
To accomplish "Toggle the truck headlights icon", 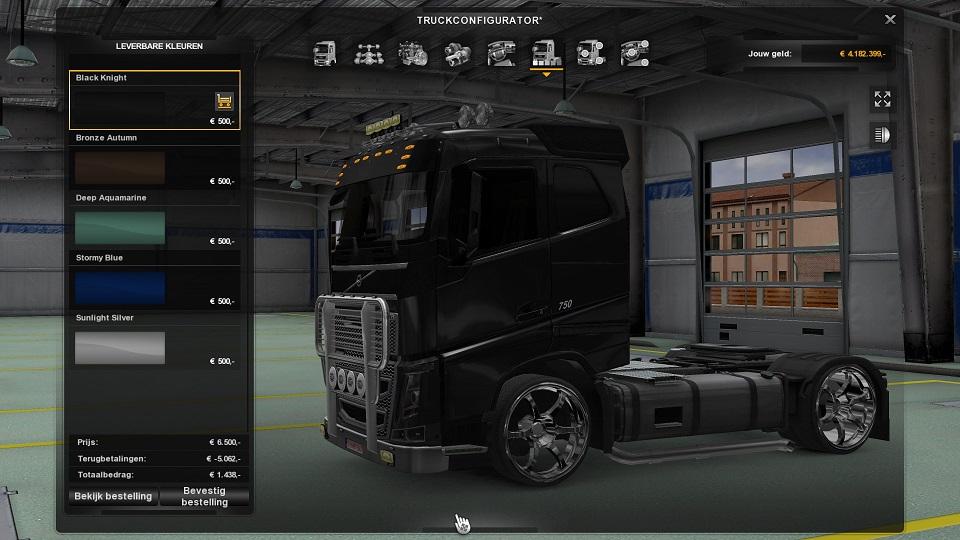I will point(882,134).
